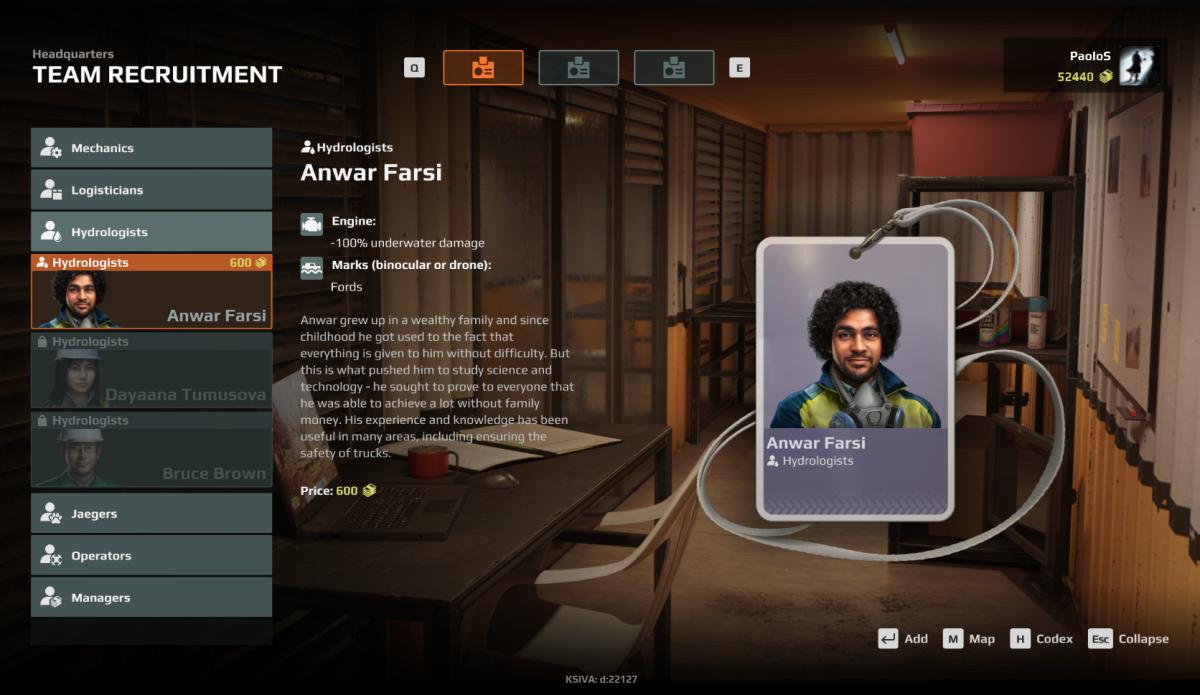Show the Operators category
The height and width of the screenshot is (695, 1200).
151,556
